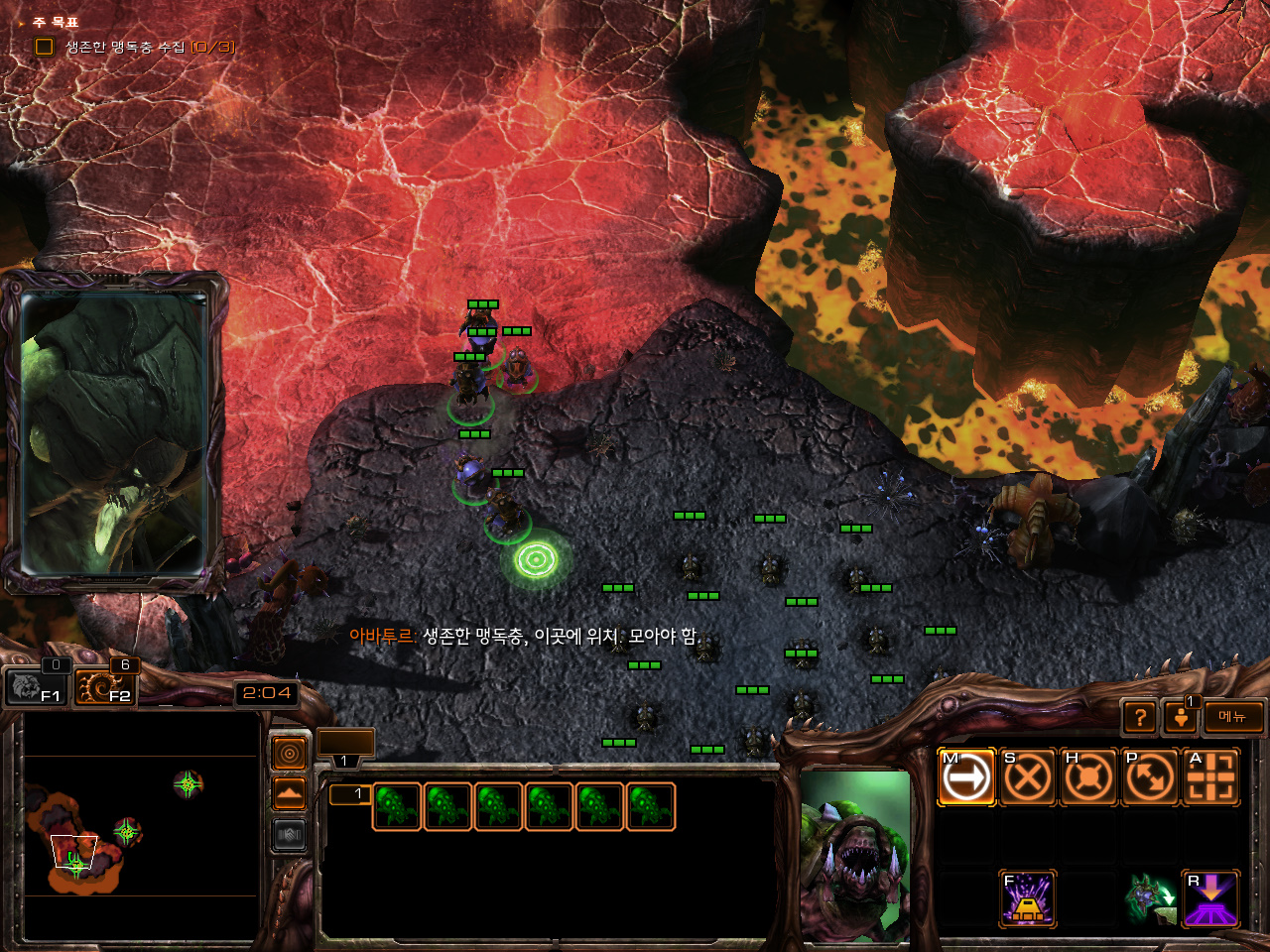The width and height of the screenshot is (1270, 952).
Task: Click the baneling unit portrait
Action: point(855,857)
